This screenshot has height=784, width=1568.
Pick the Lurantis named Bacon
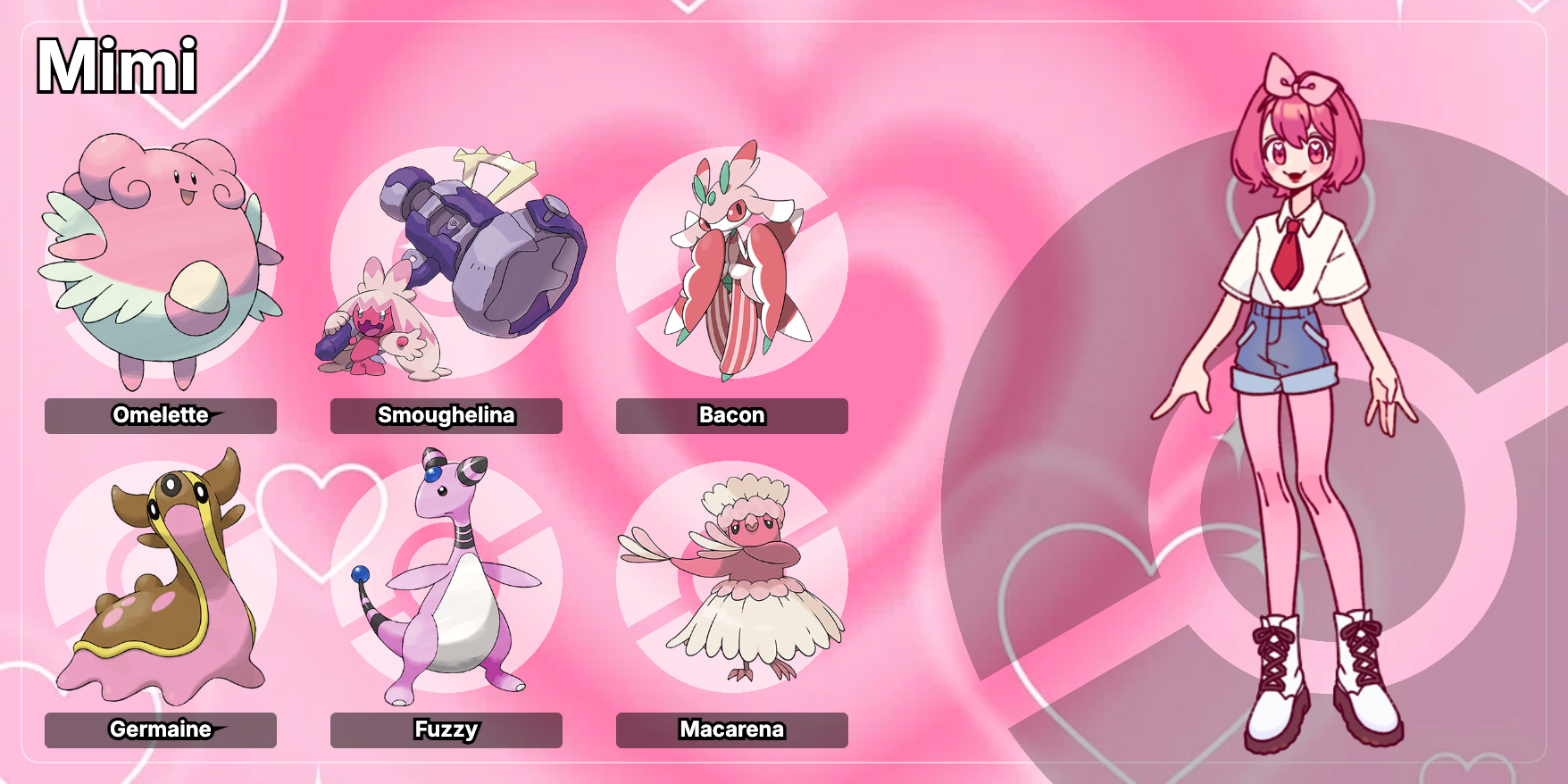coord(732,263)
